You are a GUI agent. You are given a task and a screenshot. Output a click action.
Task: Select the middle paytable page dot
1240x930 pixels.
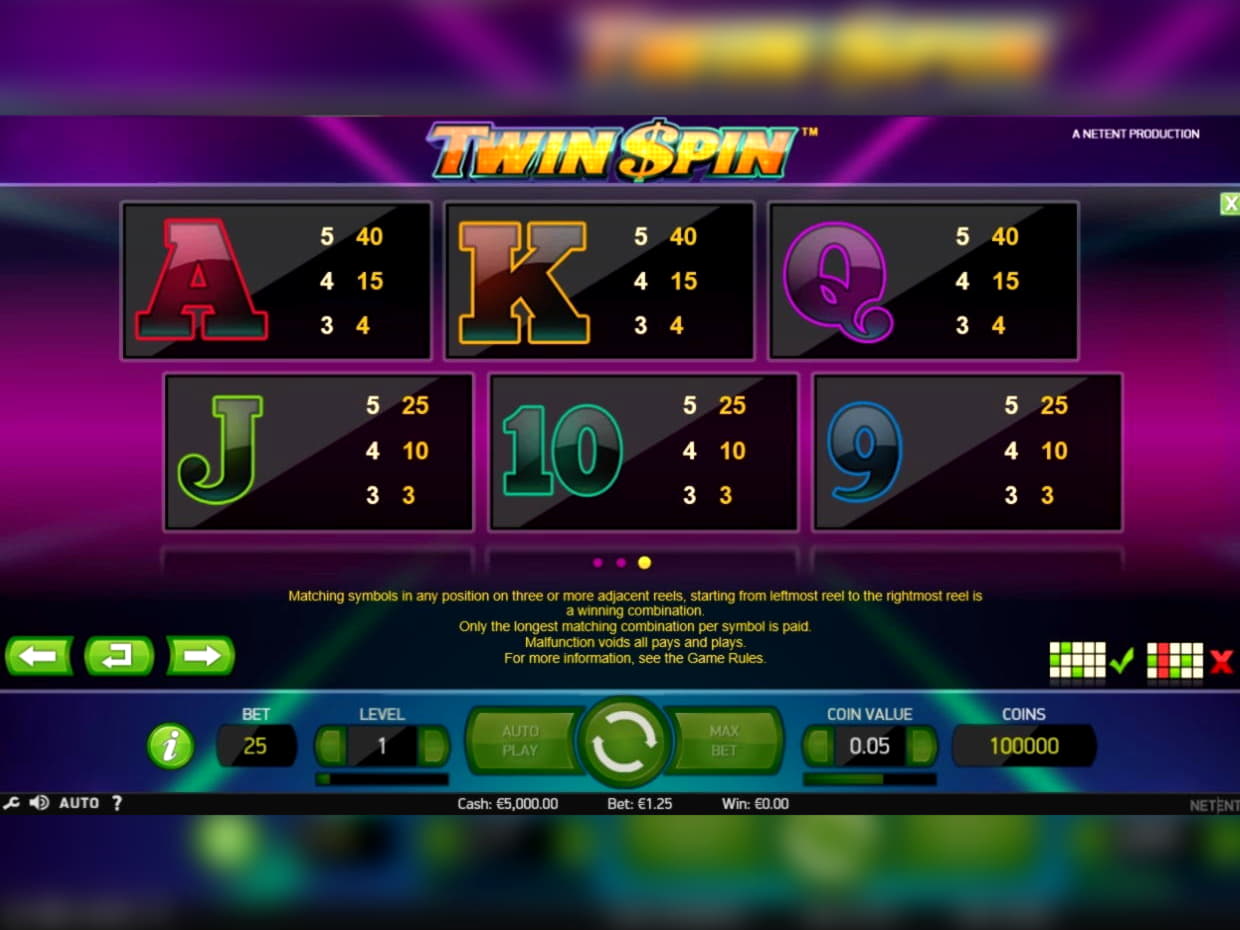tap(621, 563)
